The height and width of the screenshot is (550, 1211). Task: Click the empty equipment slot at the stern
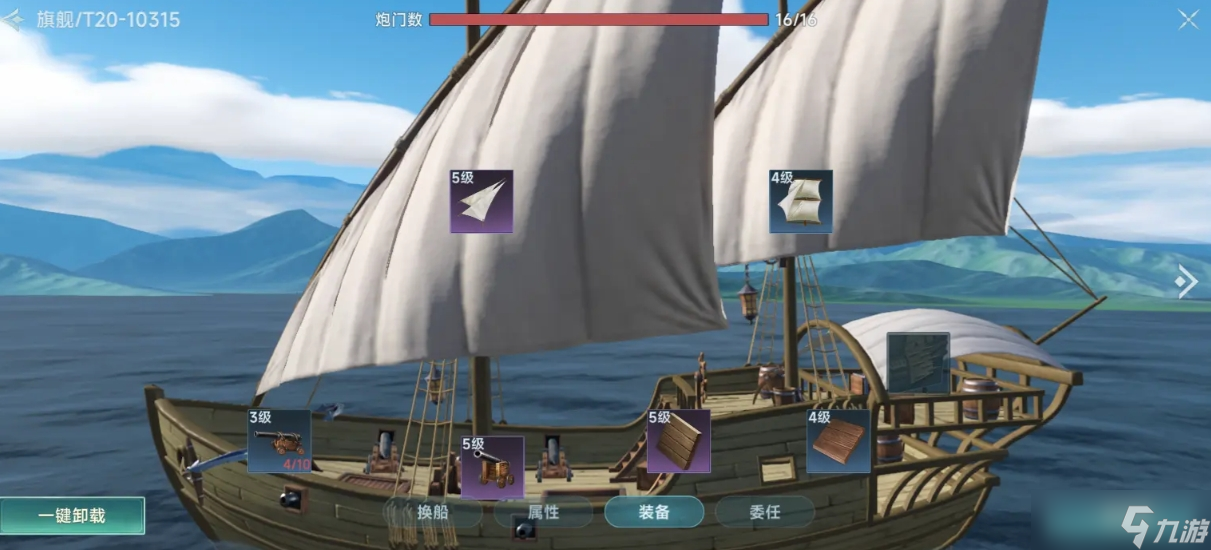point(918,363)
